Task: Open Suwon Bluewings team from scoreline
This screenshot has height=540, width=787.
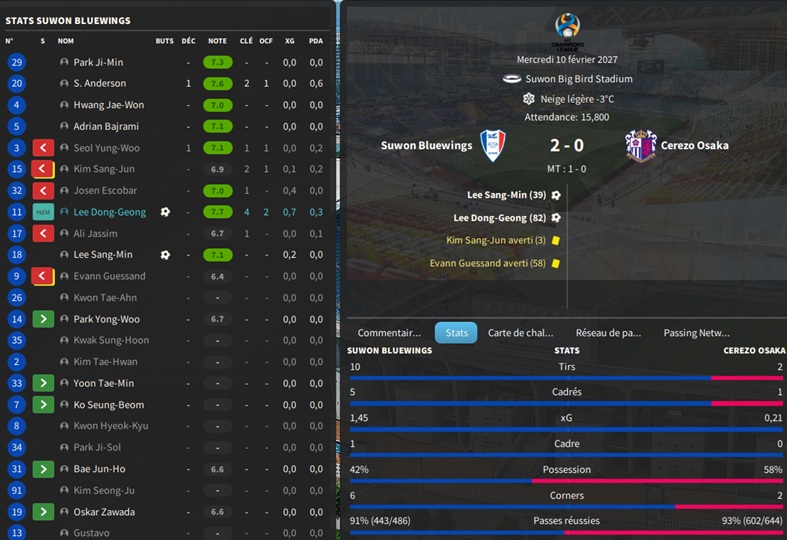Action: 426,146
